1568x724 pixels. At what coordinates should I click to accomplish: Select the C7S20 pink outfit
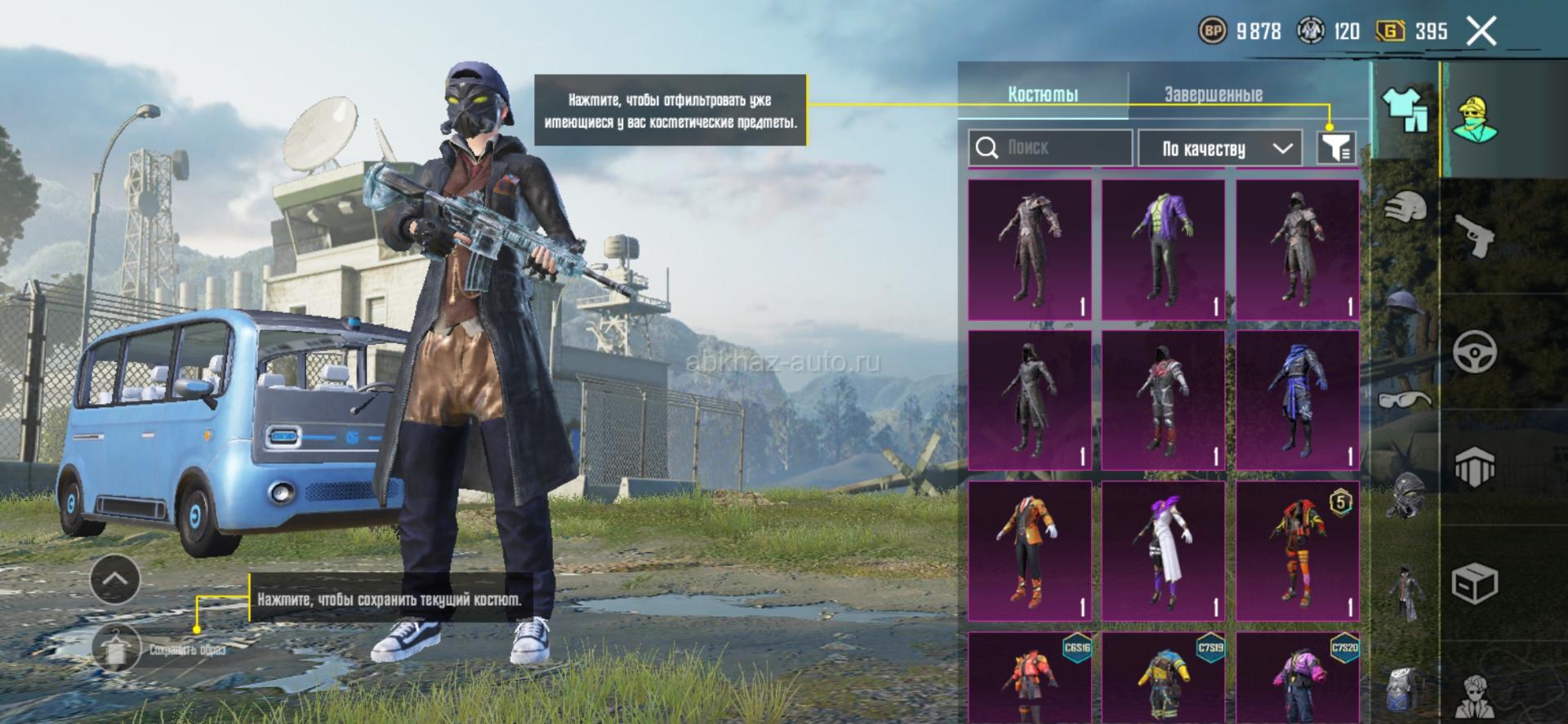coord(1297,678)
